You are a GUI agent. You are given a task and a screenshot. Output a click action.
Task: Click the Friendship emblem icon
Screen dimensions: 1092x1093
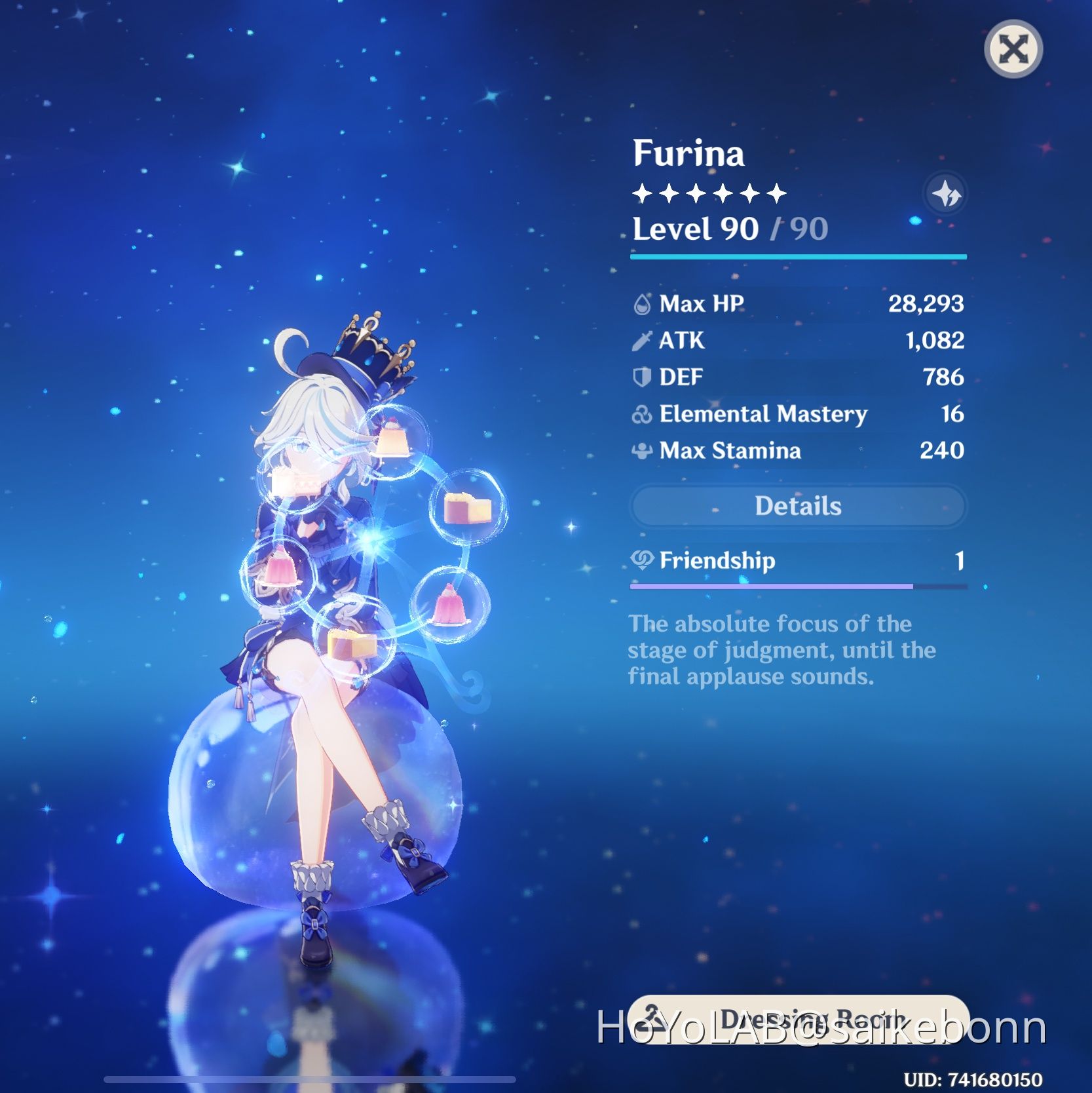(643, 560)
